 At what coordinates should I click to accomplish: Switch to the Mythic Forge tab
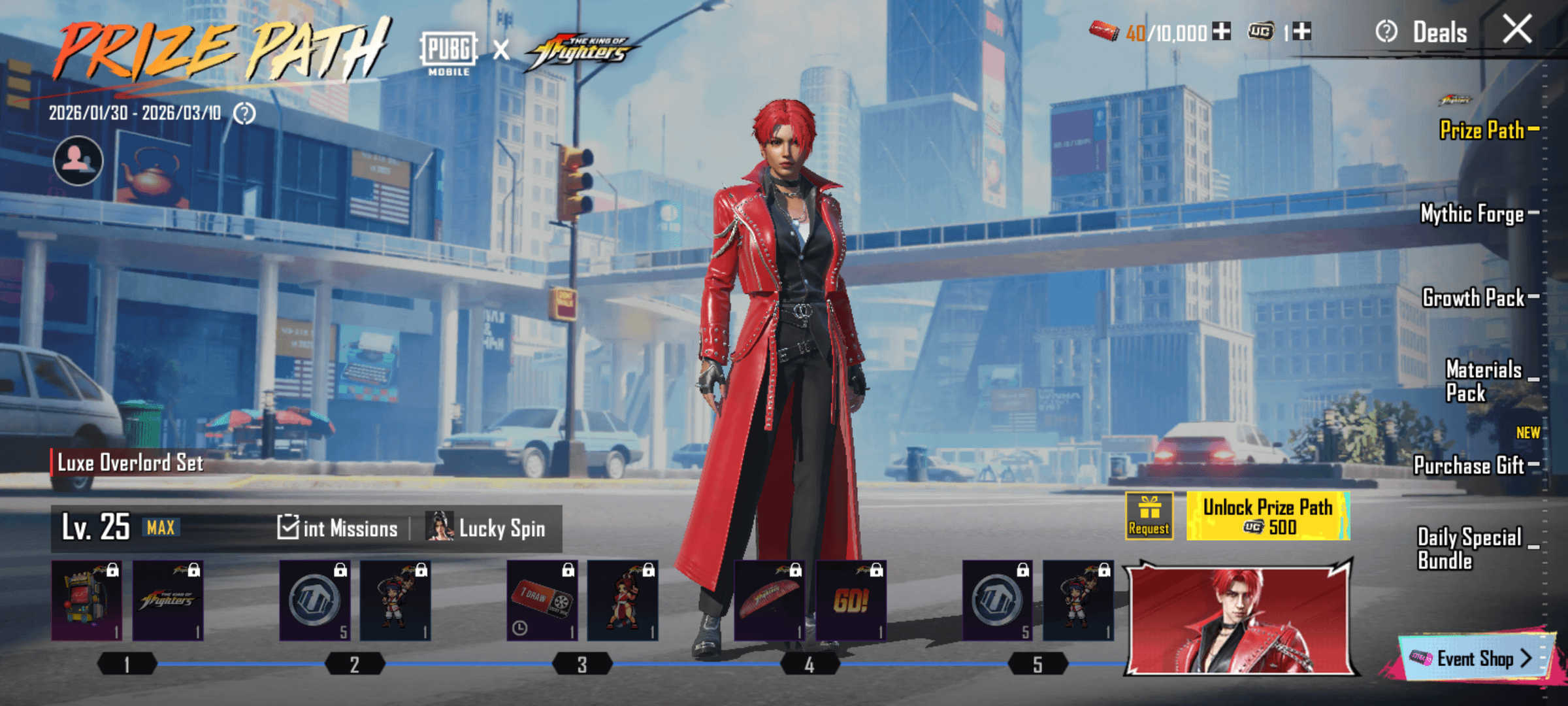point(1473,214)
